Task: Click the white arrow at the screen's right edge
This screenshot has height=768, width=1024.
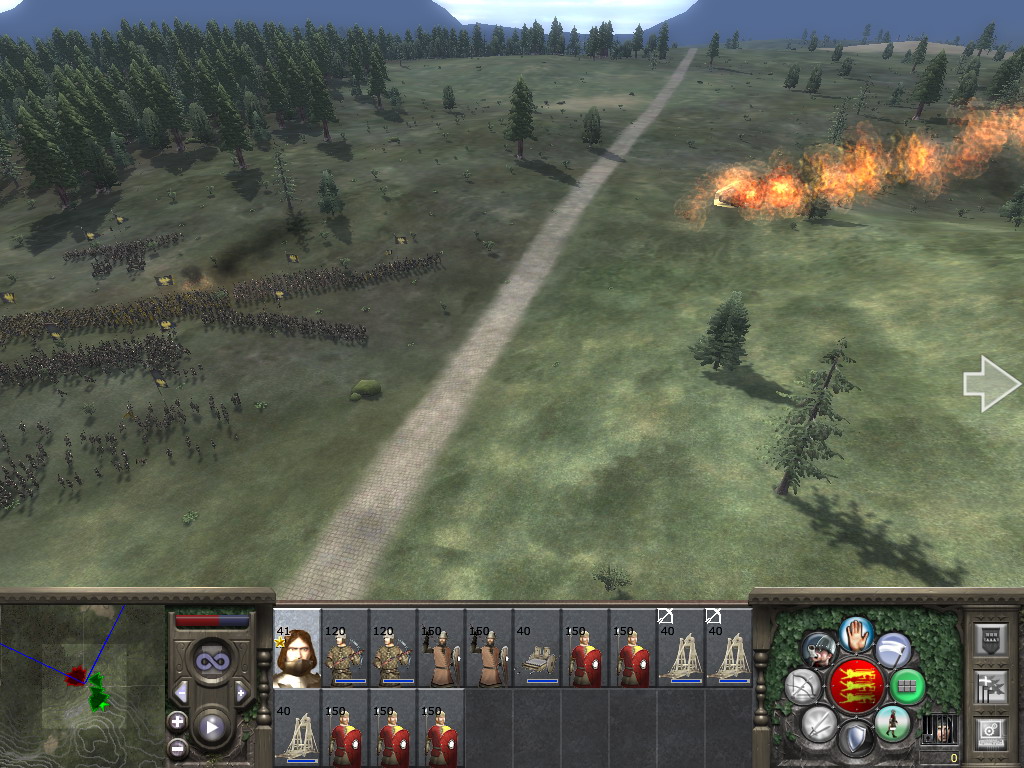Action: pos(990,383)
